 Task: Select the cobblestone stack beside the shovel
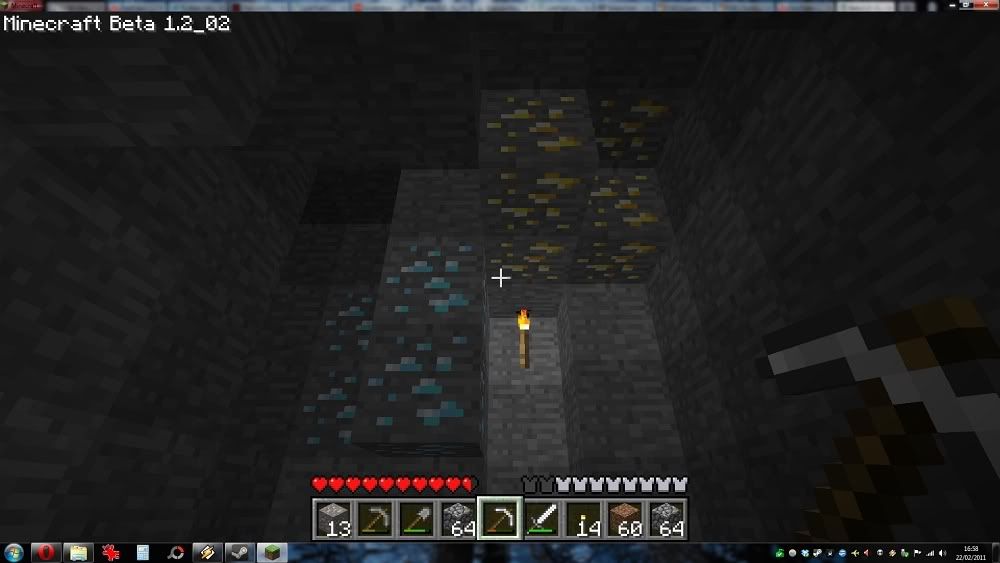click(458, 519)
